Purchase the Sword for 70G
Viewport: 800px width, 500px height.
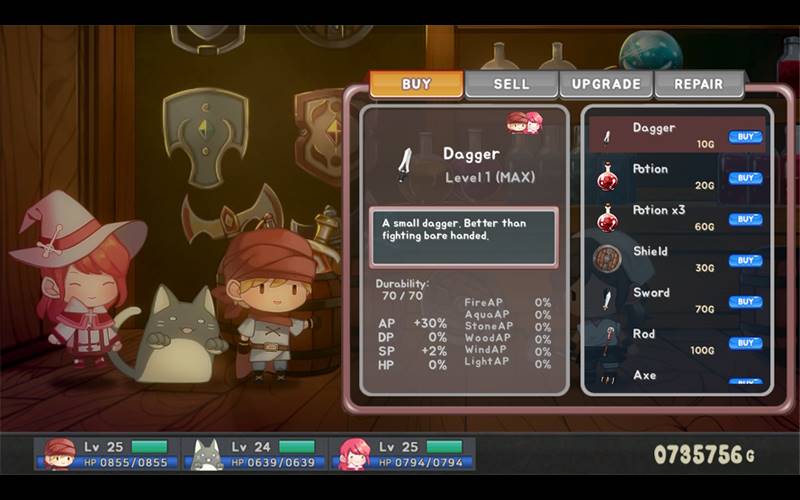tap(745, 302)
